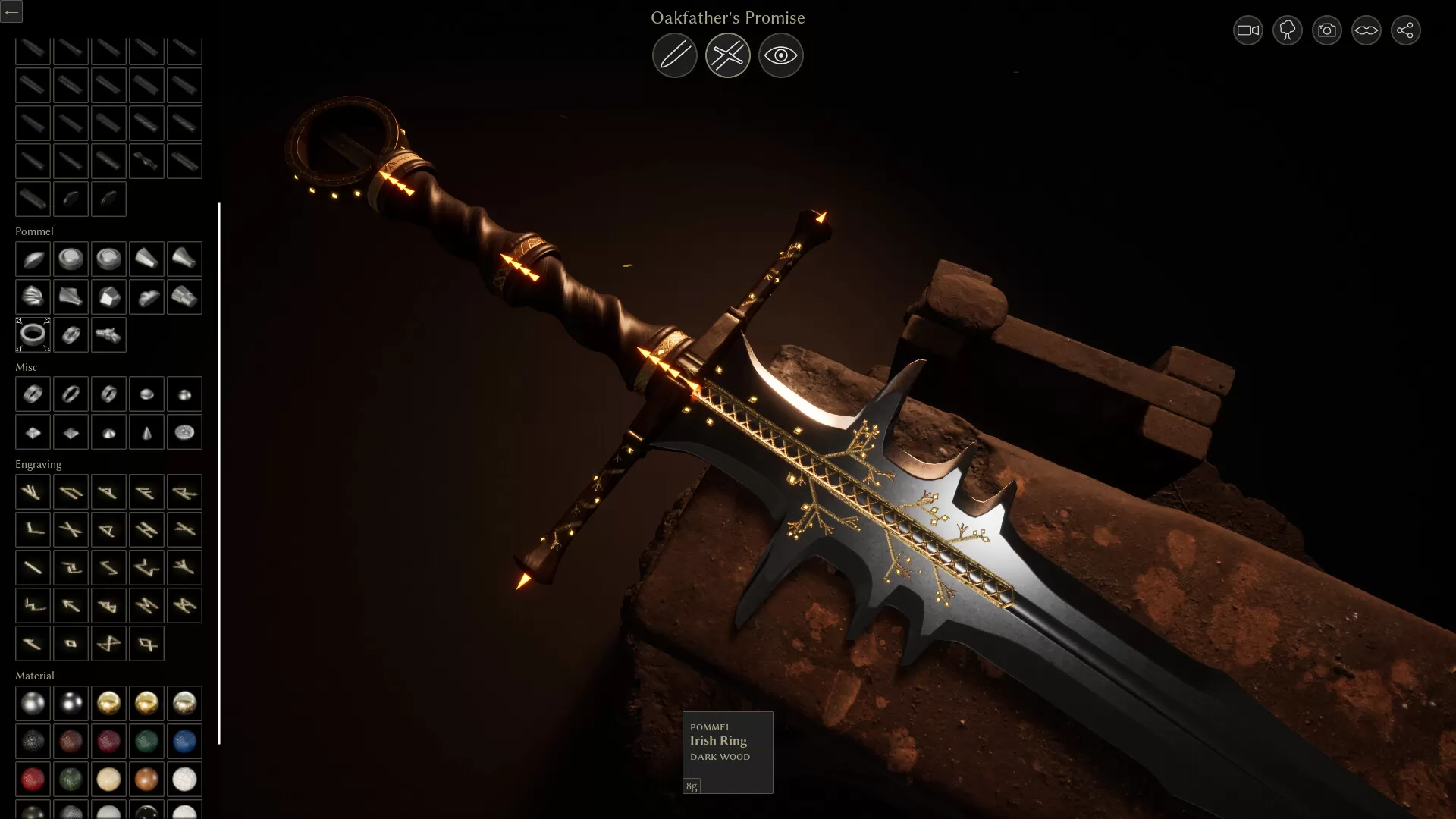
Task: Capture a screenshot using the camera icon
Action: (1326, 30)
